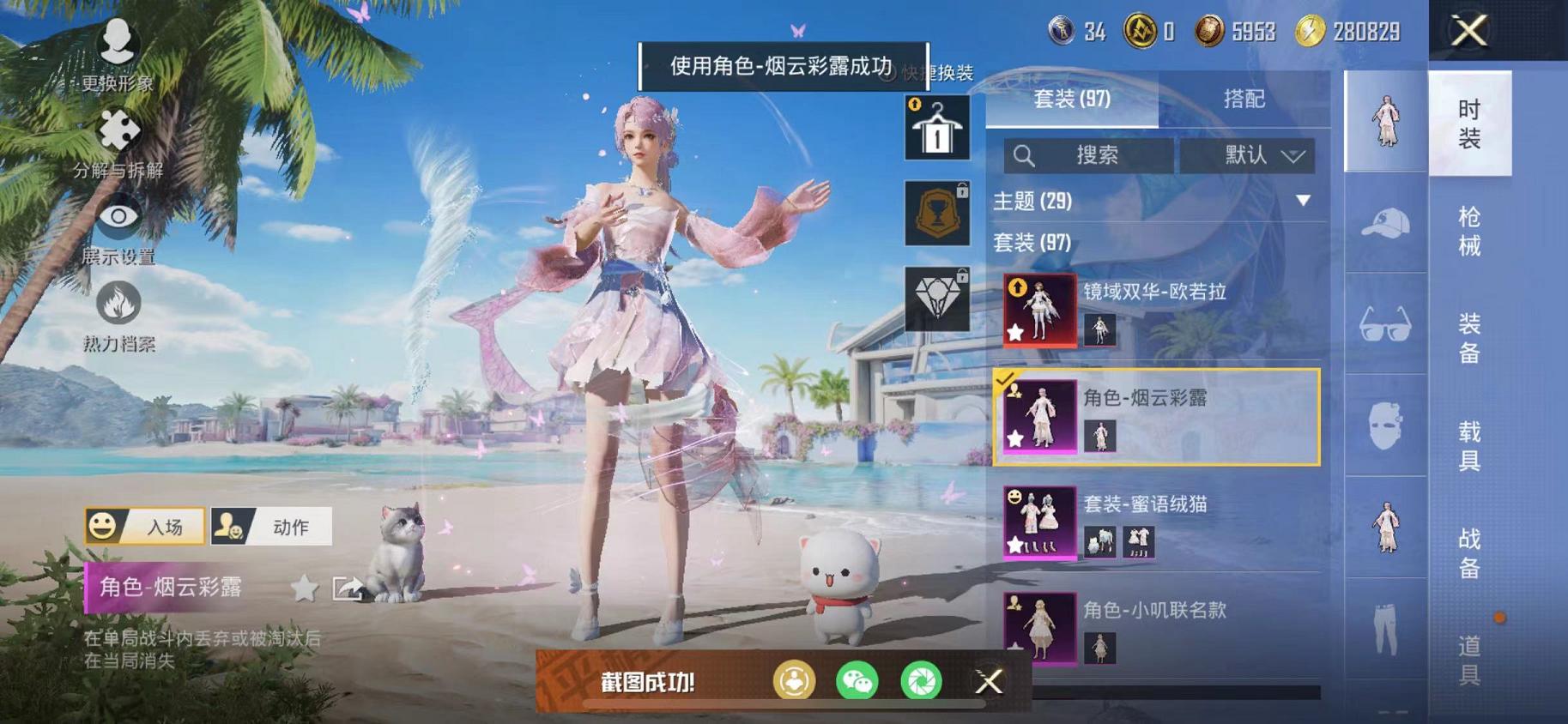Select the 镜域双华-欧若拉 outfit thumbnail
The image size is (1568, 724).
1038,311
